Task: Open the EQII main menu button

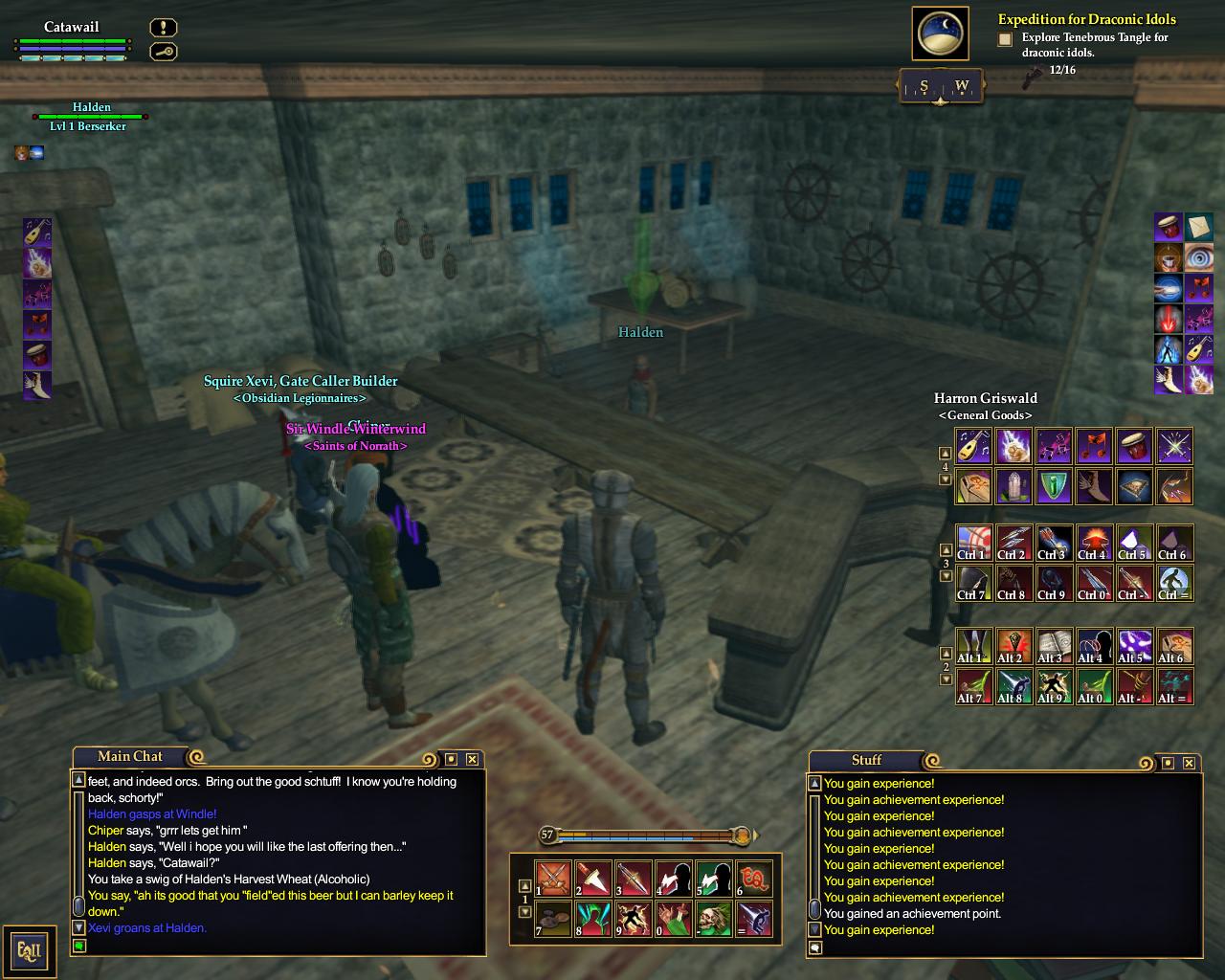Action: 29,951
